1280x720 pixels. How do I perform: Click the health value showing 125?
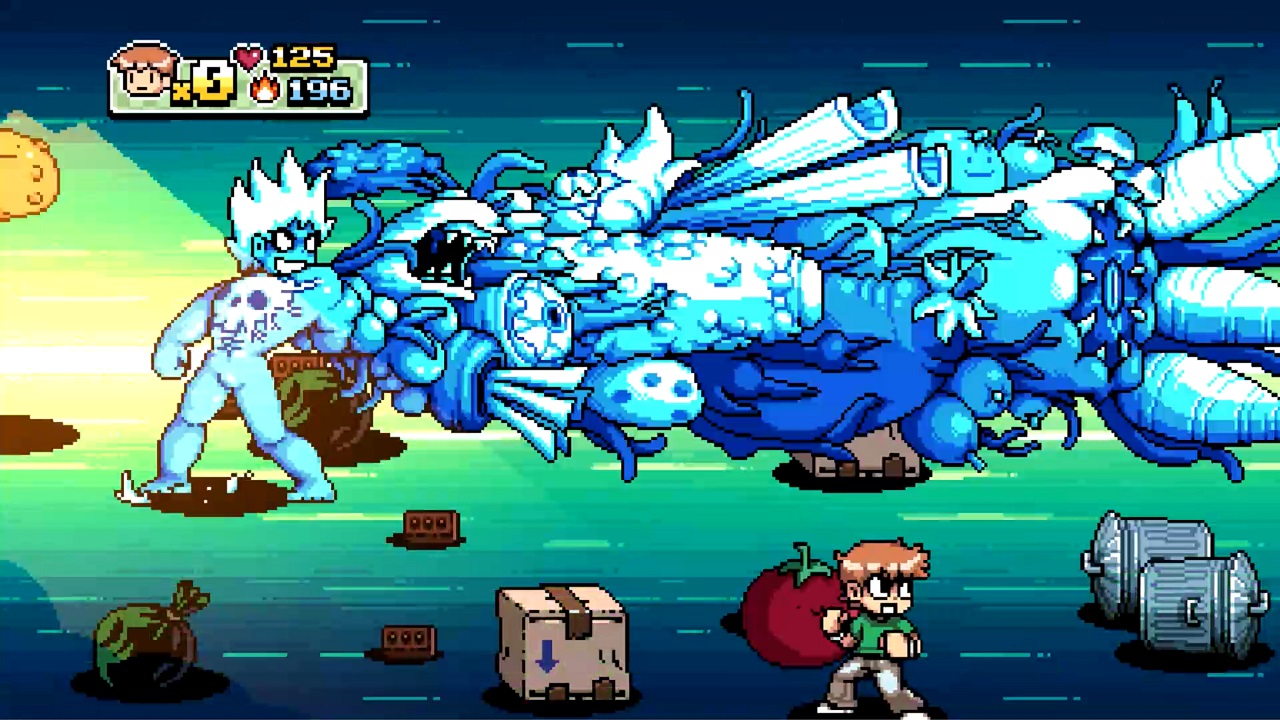[x=303, y=57]
